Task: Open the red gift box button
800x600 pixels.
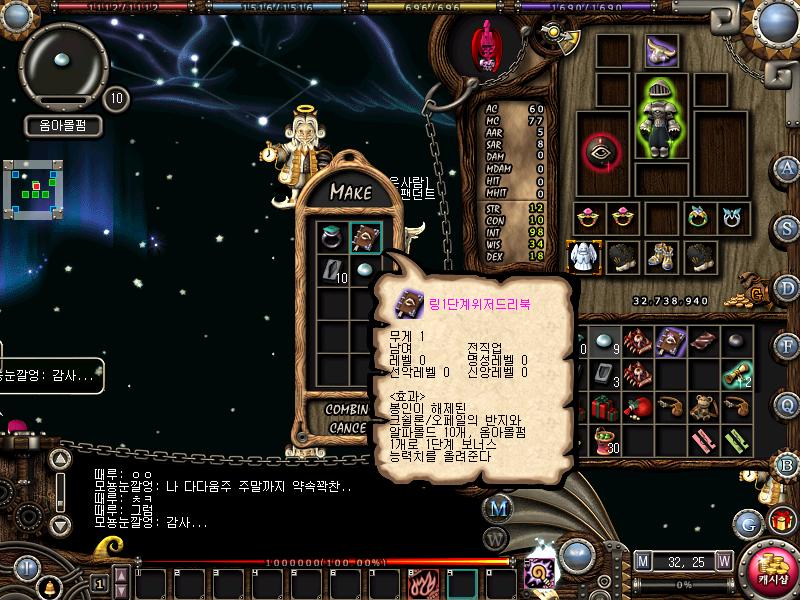Action: (780, 522)
